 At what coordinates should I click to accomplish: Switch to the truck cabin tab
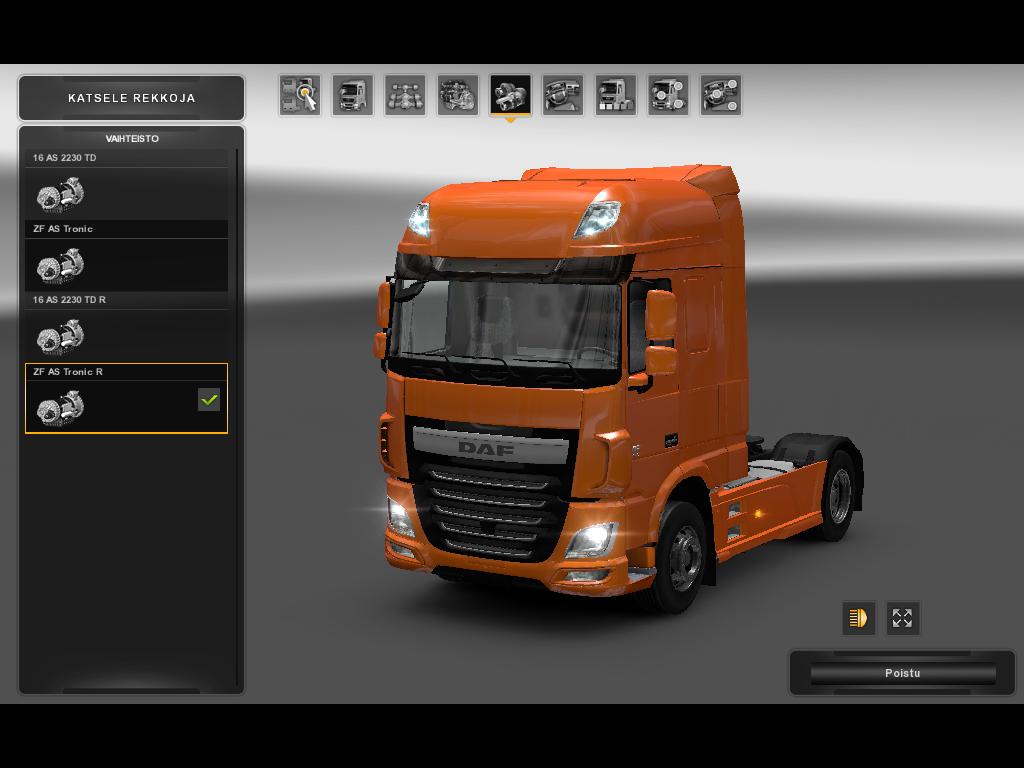pyautogui.click(x=352, y=95)
